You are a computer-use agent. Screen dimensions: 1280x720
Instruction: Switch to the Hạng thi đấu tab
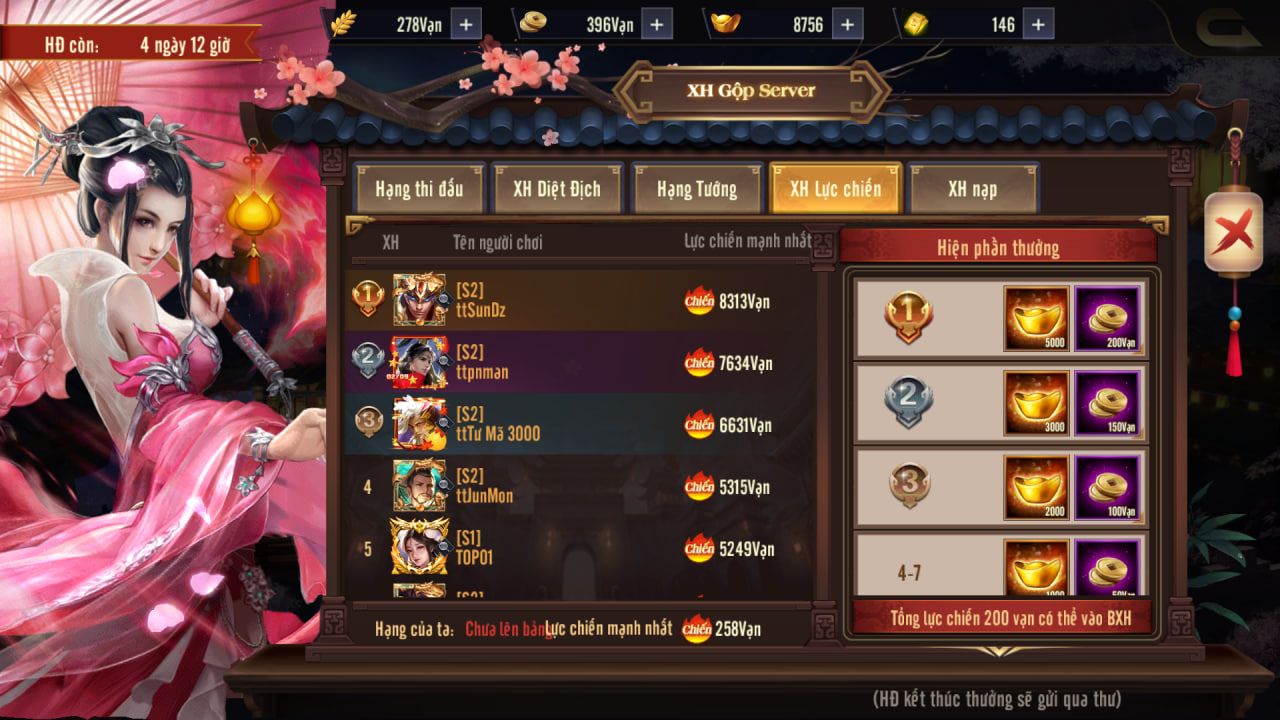click(419, 189)
